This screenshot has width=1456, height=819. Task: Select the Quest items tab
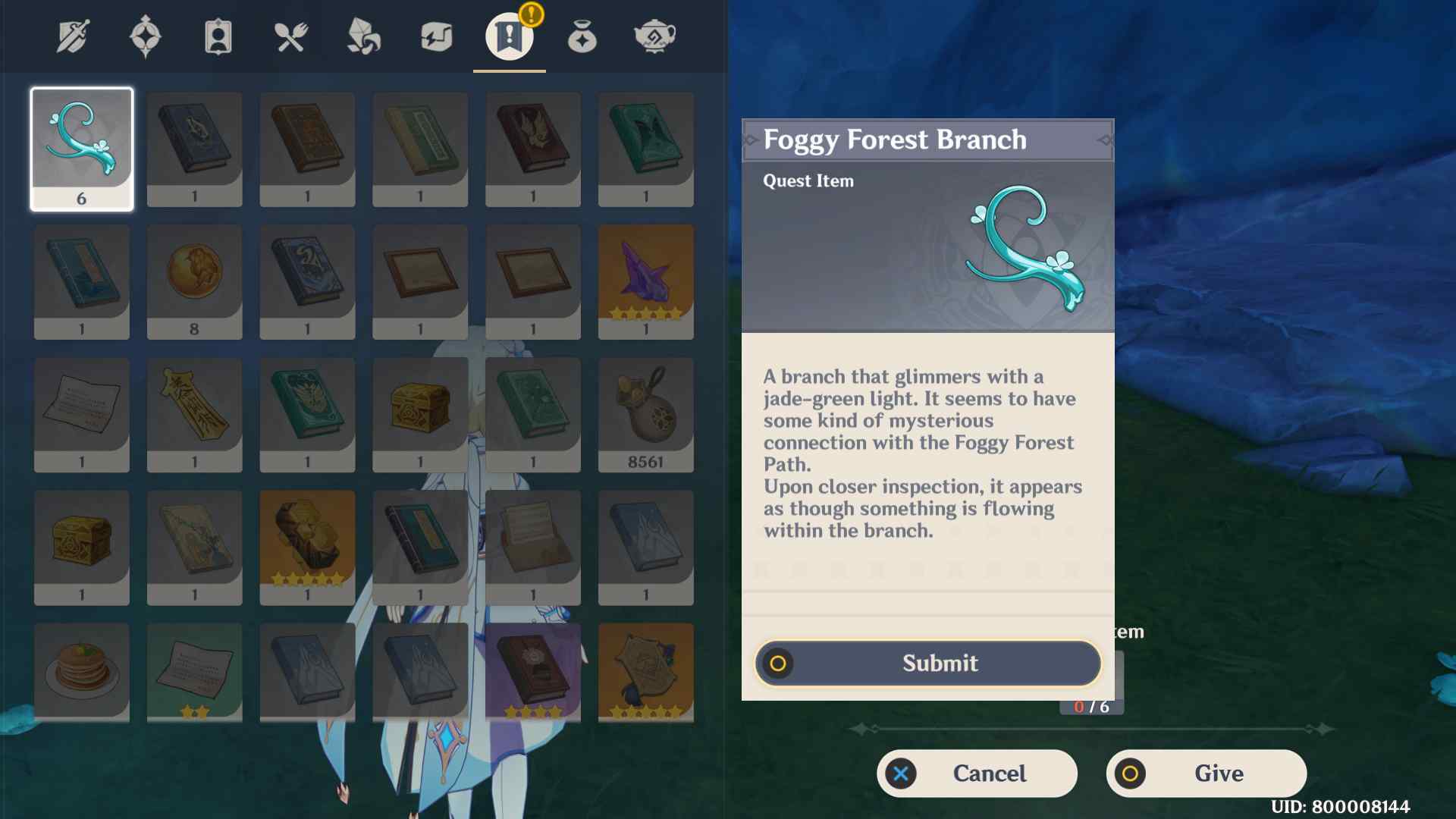pyautogui.click(x=509, y=36)
